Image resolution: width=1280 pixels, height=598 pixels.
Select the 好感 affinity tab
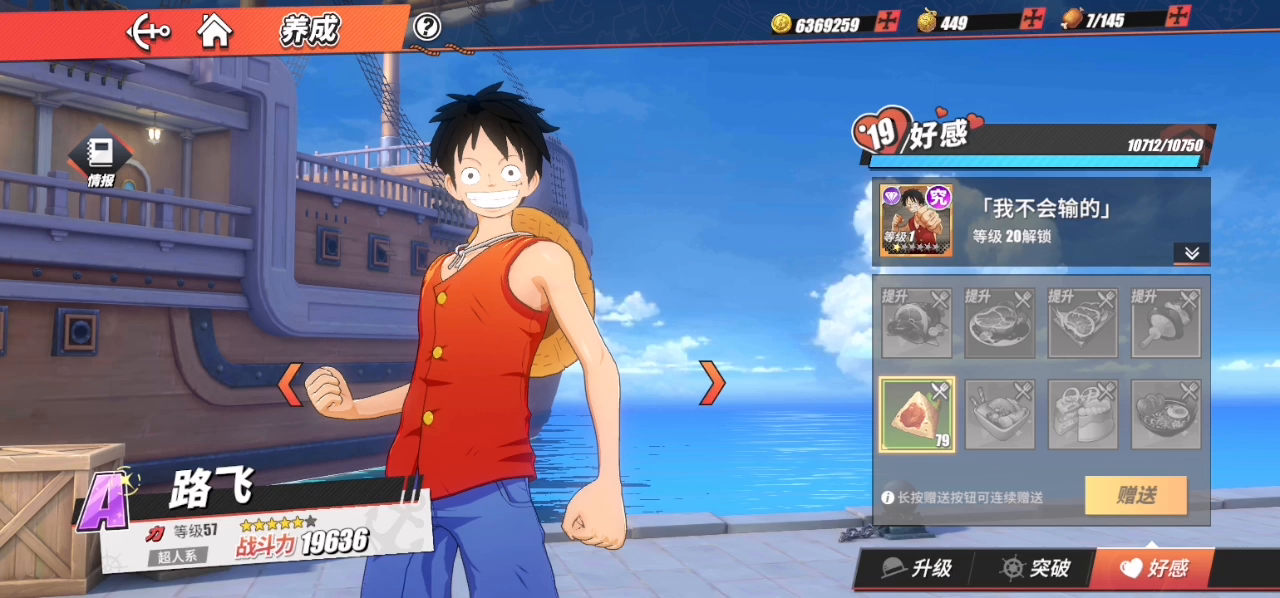click(1154, 569)
